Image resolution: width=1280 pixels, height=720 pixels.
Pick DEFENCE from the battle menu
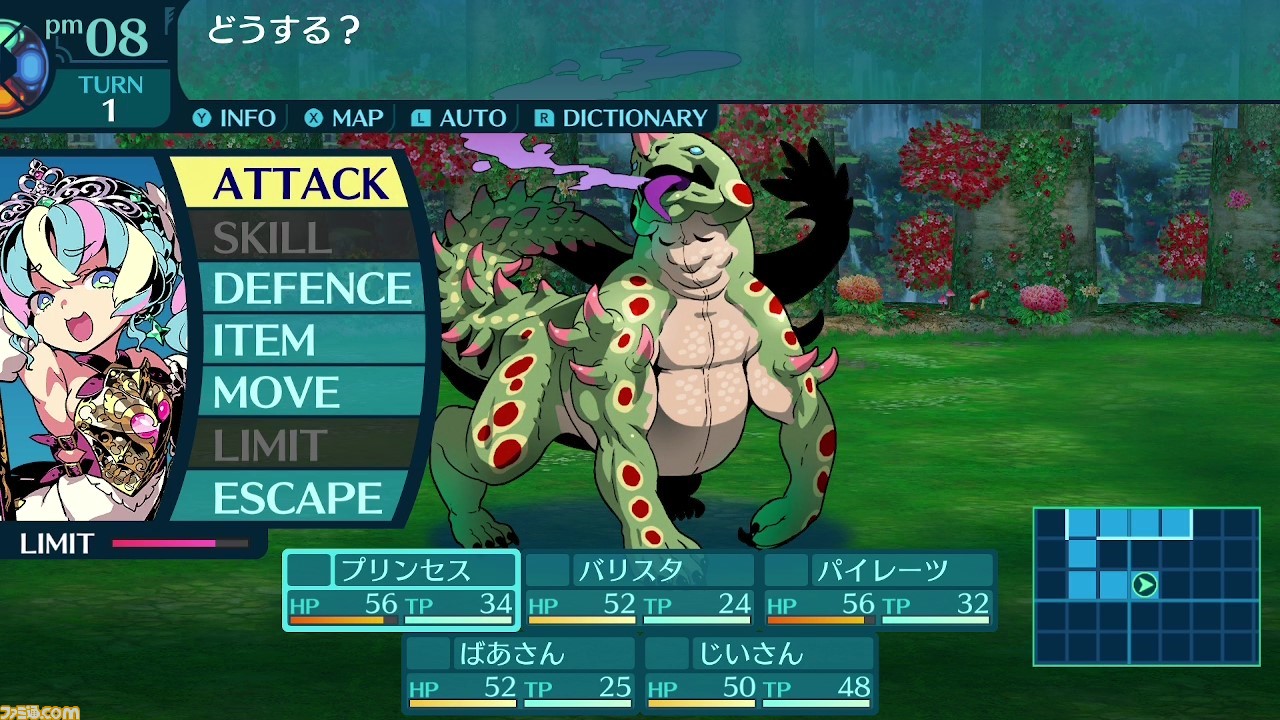point(312,289)
